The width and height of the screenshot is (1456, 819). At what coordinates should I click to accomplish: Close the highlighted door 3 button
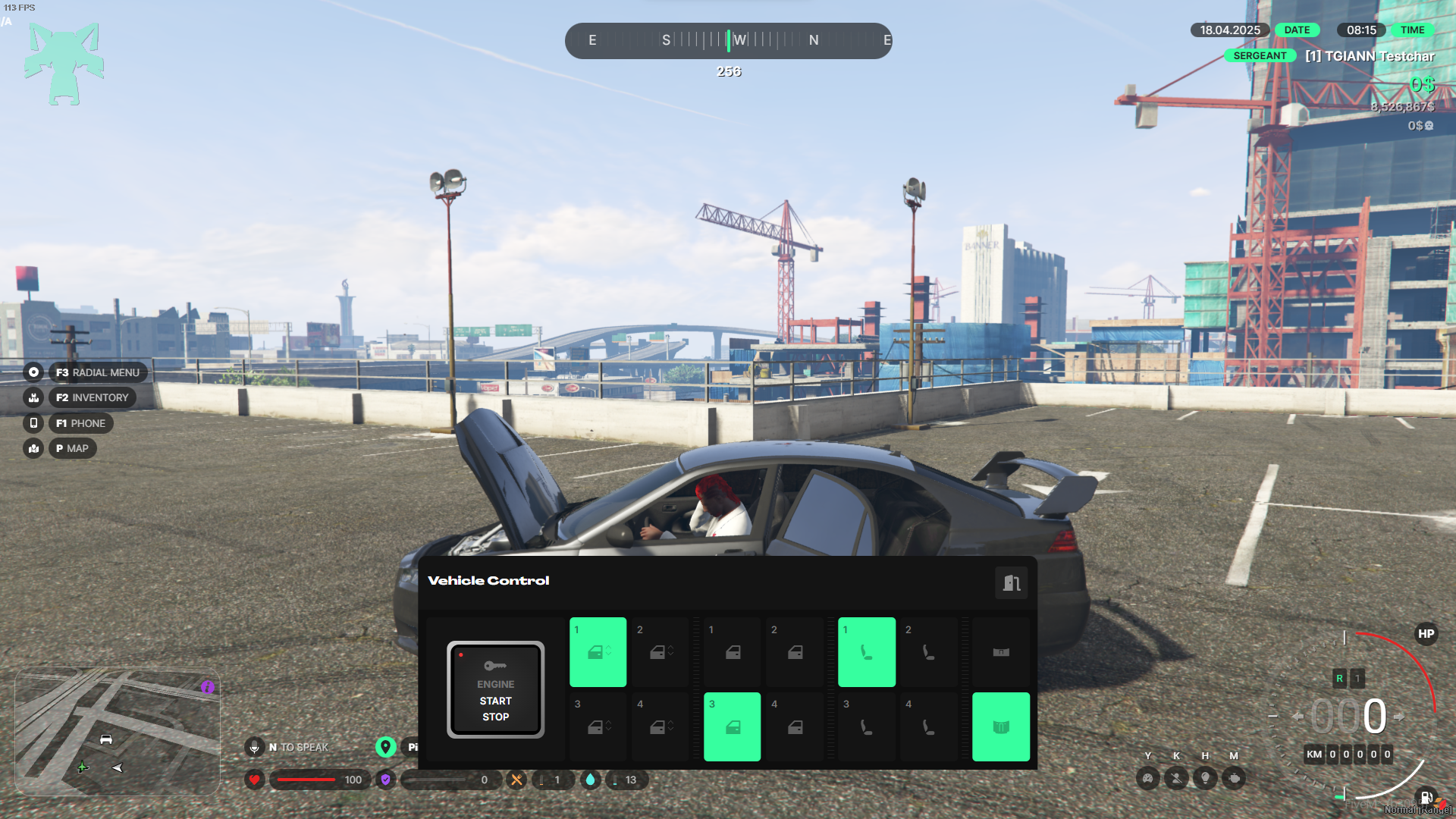tap(732, 726)
